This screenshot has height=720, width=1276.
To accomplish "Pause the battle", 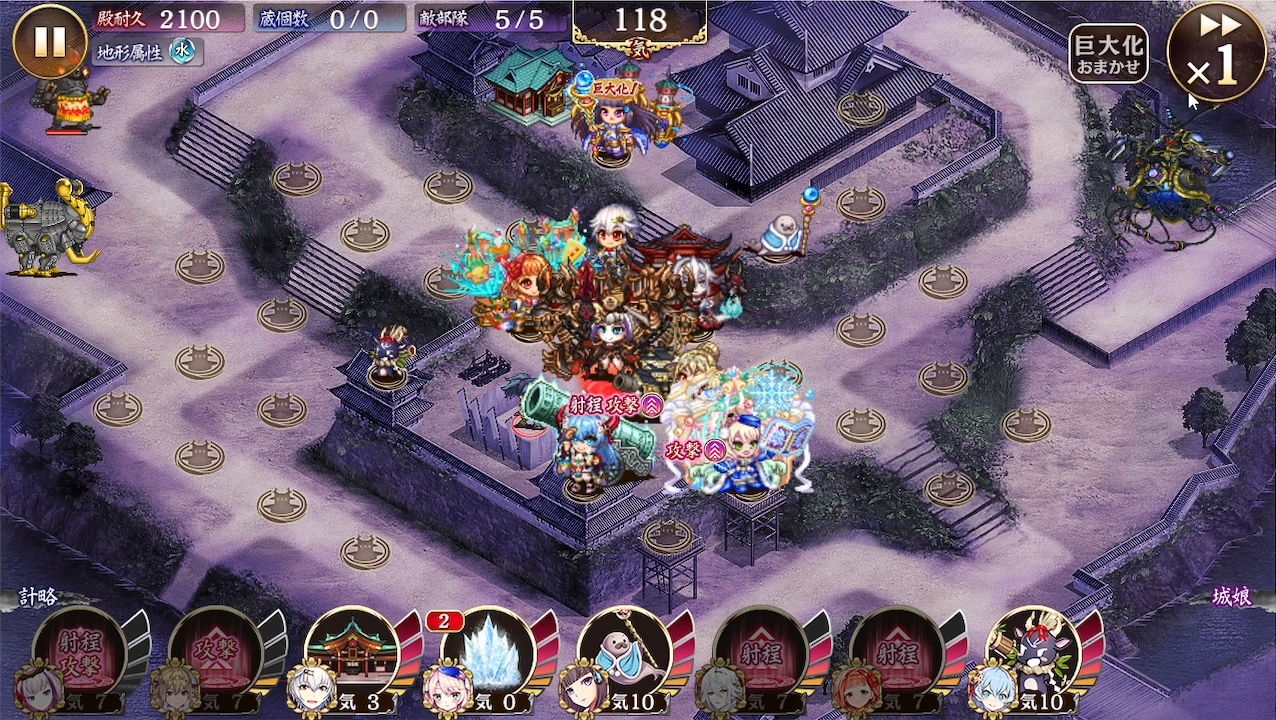I will click(50, 42).
